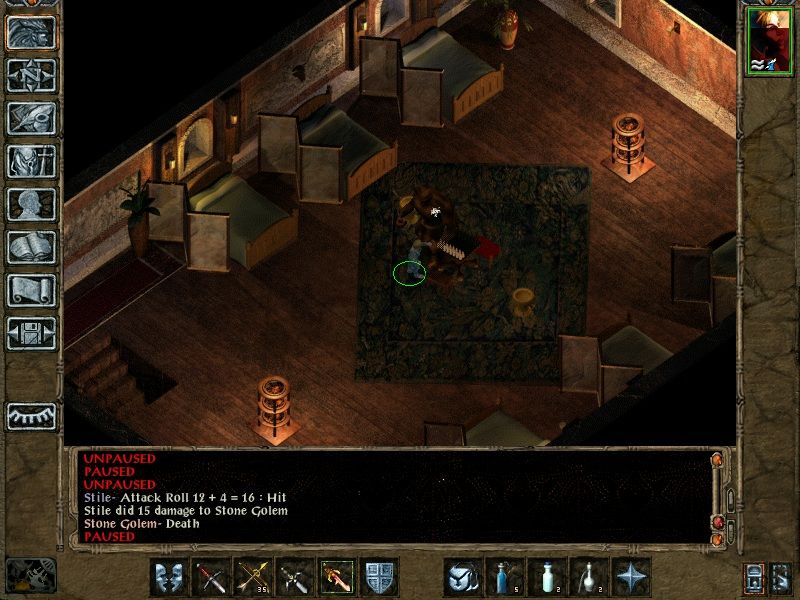Open special abilities with the star button
The image size is (800, 600).
point(631,577)
